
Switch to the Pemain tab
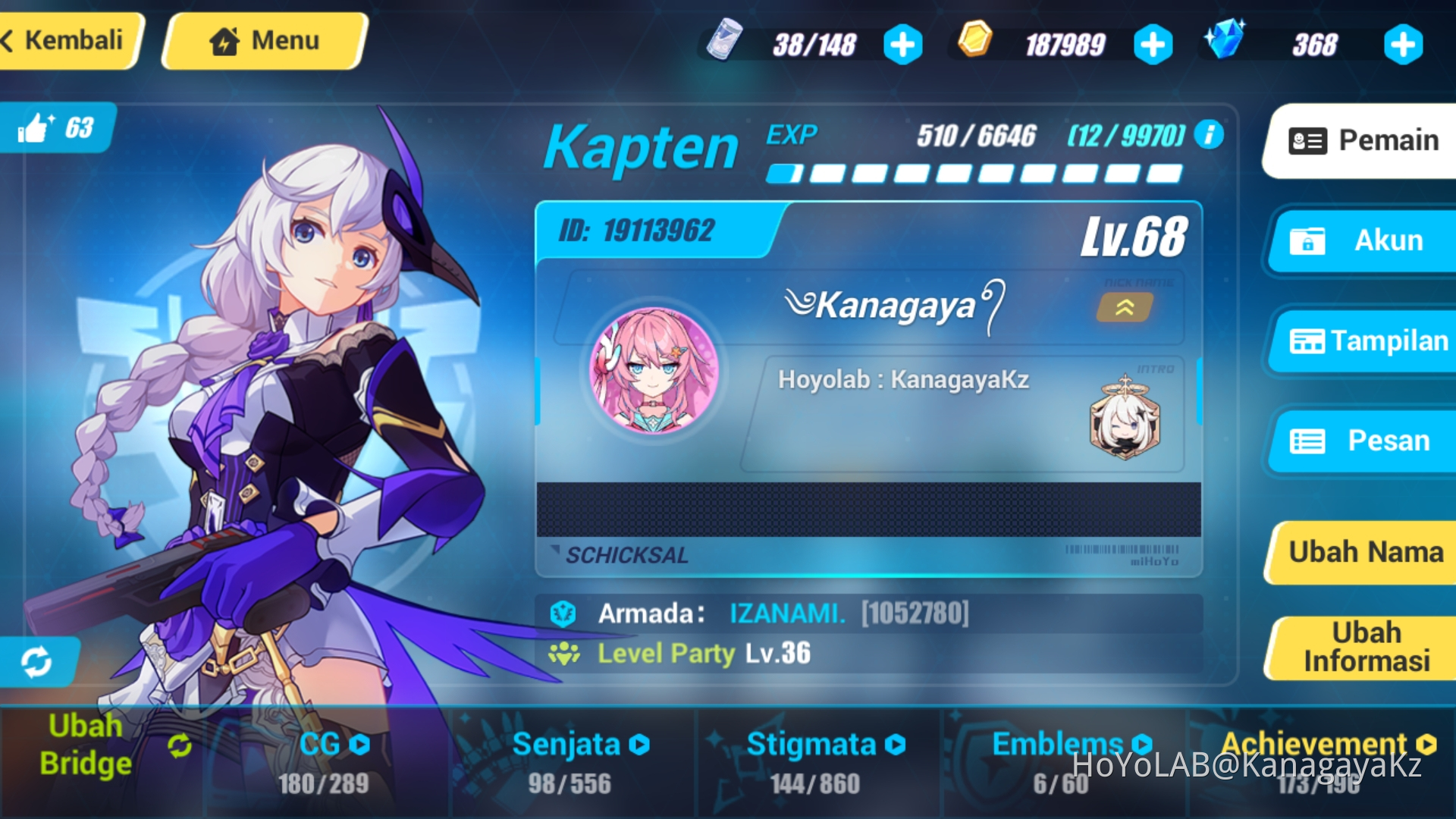(1365, 140)
